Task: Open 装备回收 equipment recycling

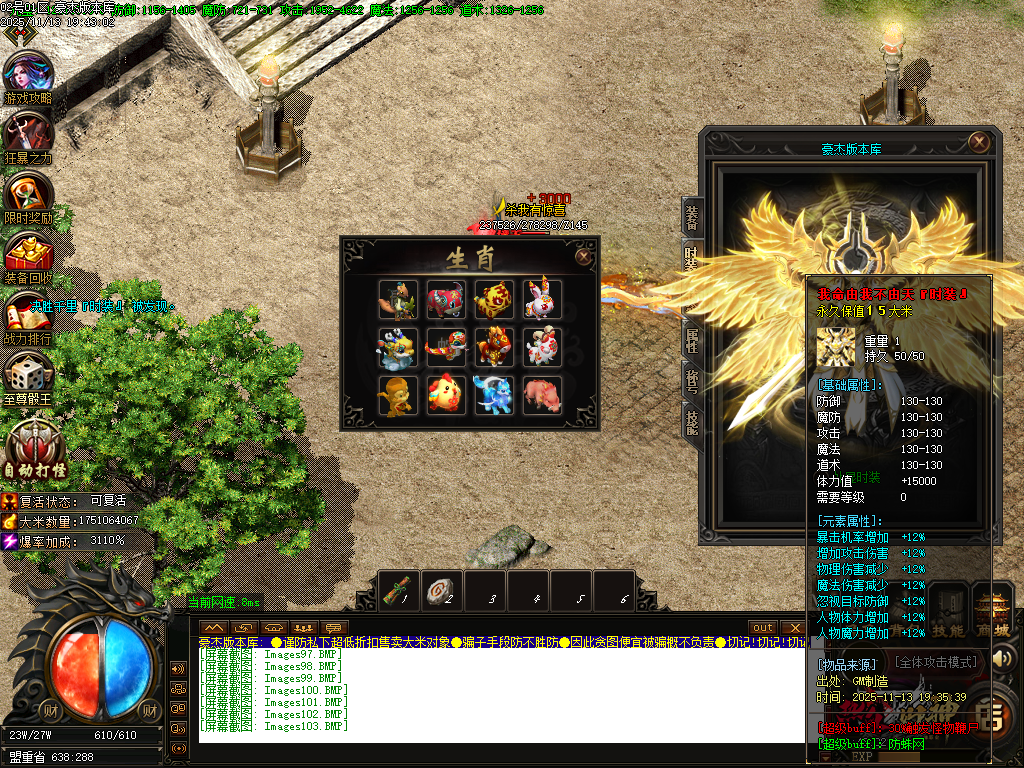Action: (28, 255)
